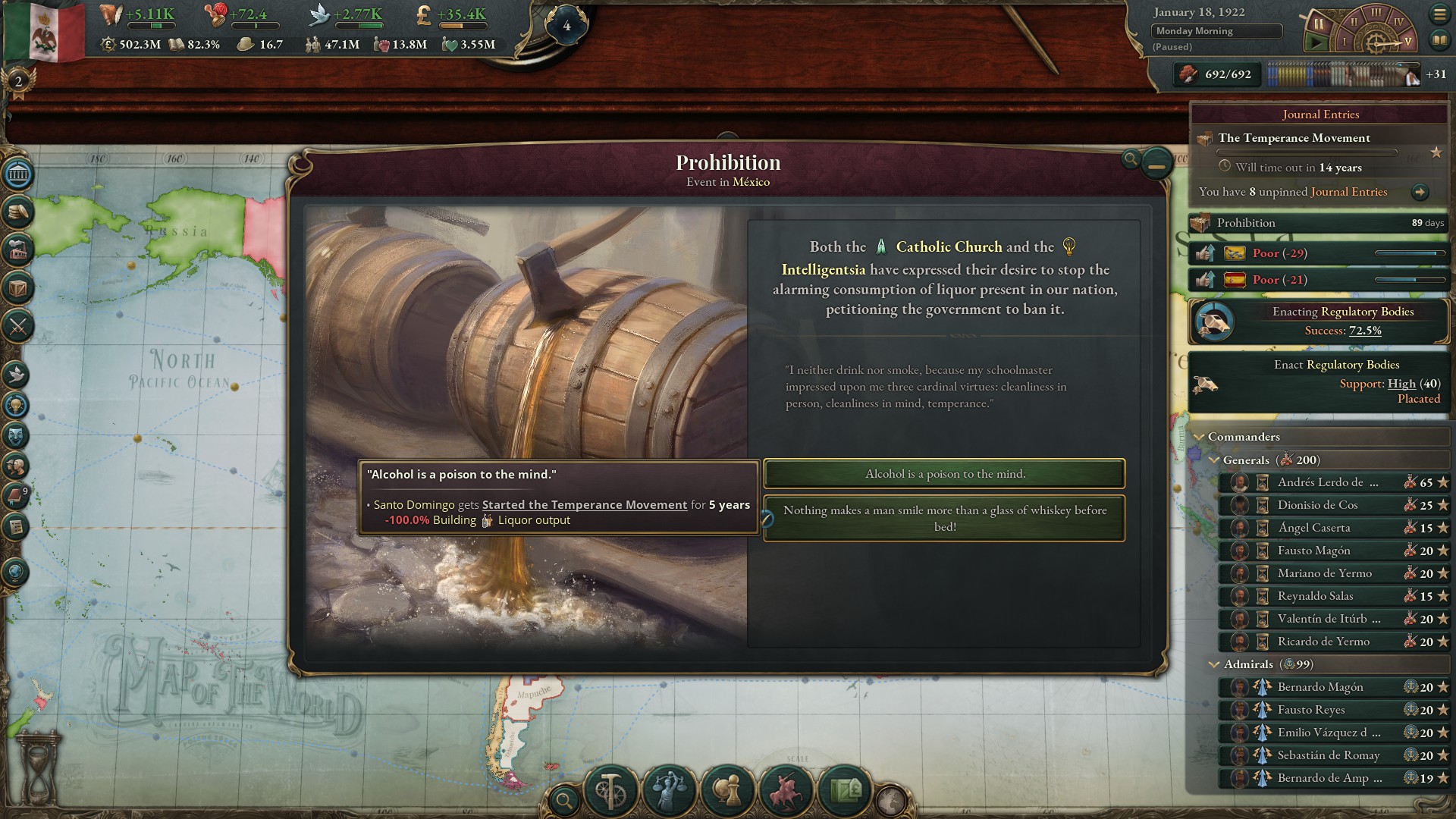
Task: Select general Fausto Magón
Action: pyautogui.click(x=1313, y=551)
